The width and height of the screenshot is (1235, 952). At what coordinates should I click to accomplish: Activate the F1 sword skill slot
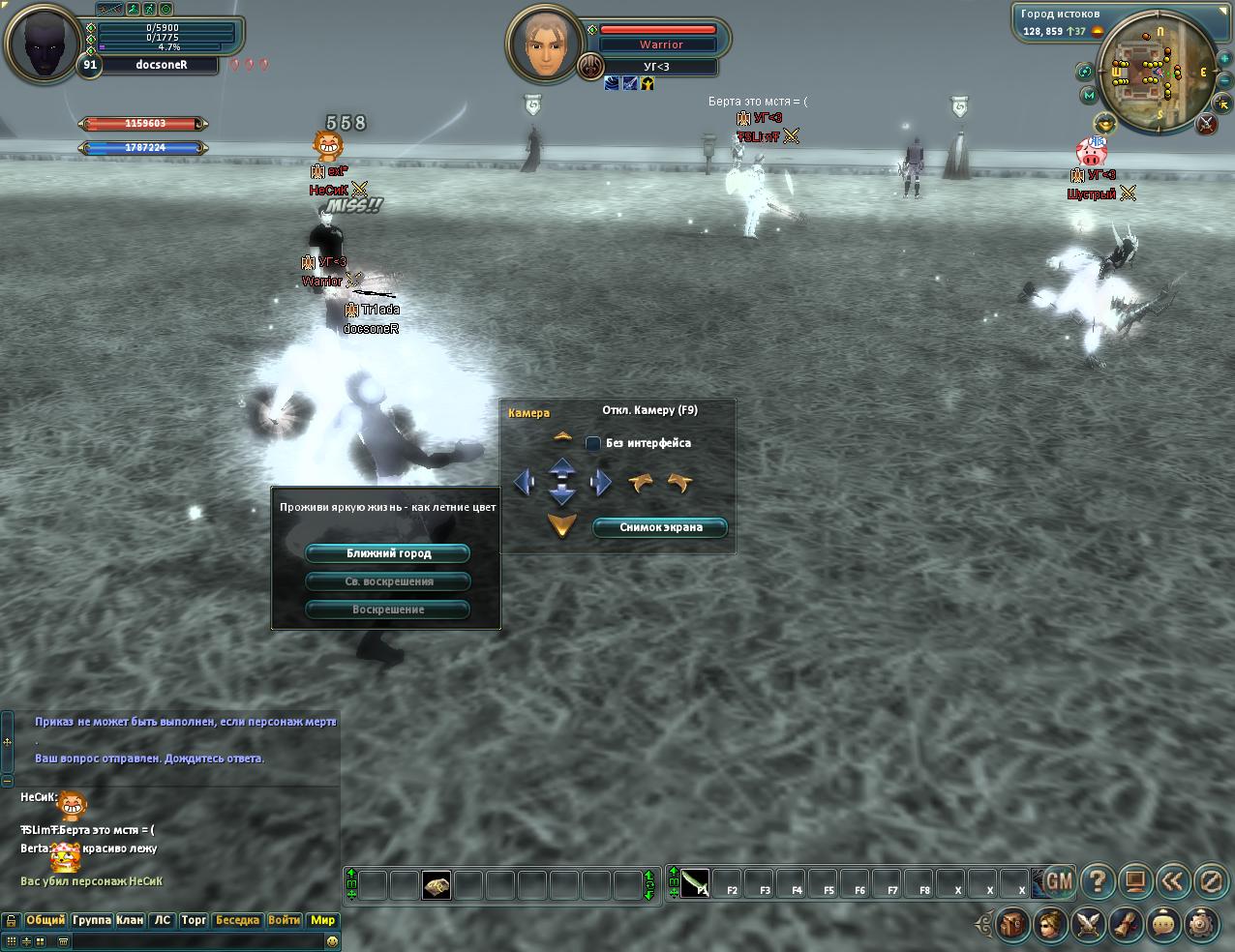click(x=695, y=883)
